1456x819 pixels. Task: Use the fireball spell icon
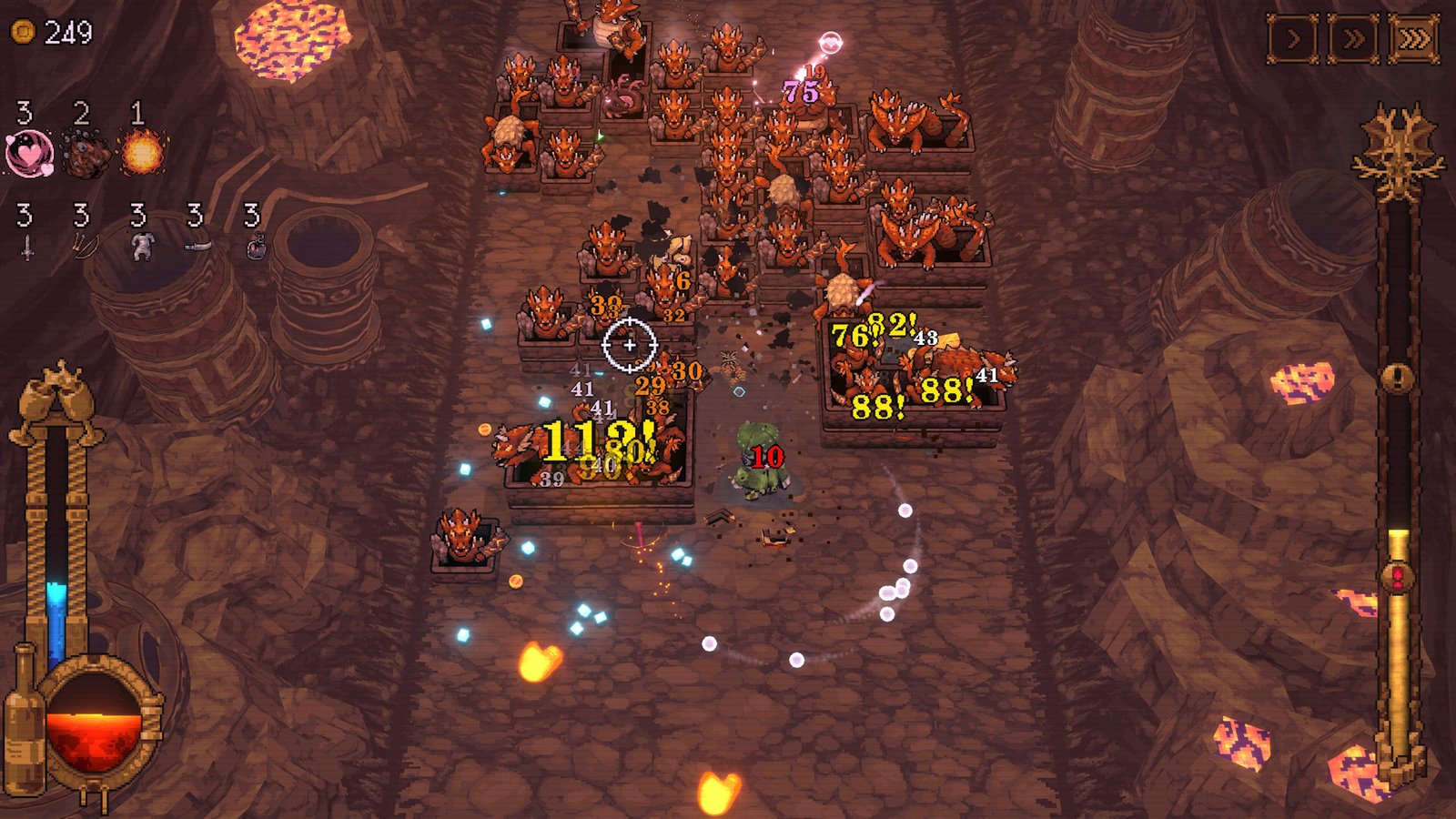tap(142, 153)
